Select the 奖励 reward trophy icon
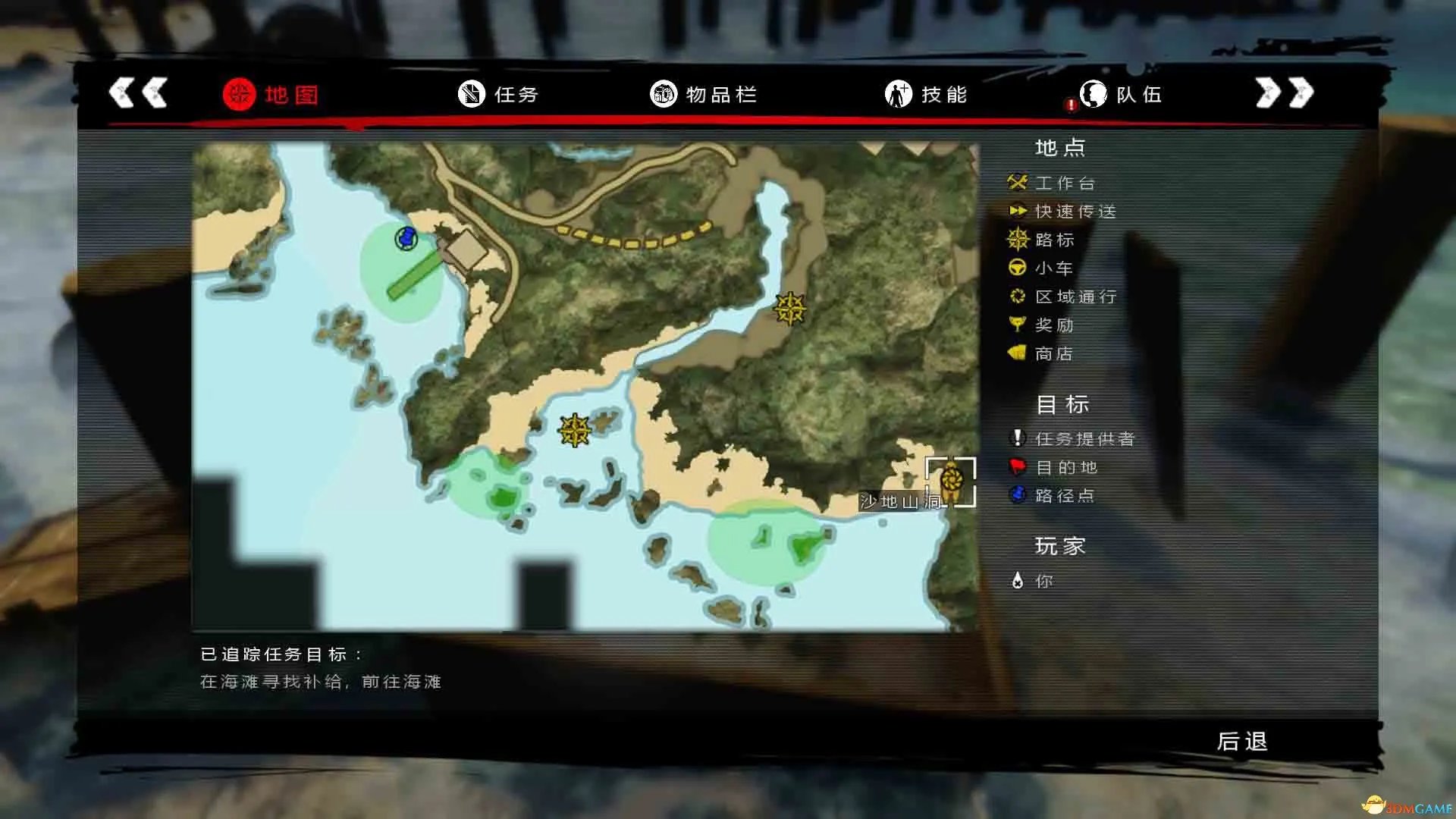Screen dimensions: 1456x819 [1018, 325]
